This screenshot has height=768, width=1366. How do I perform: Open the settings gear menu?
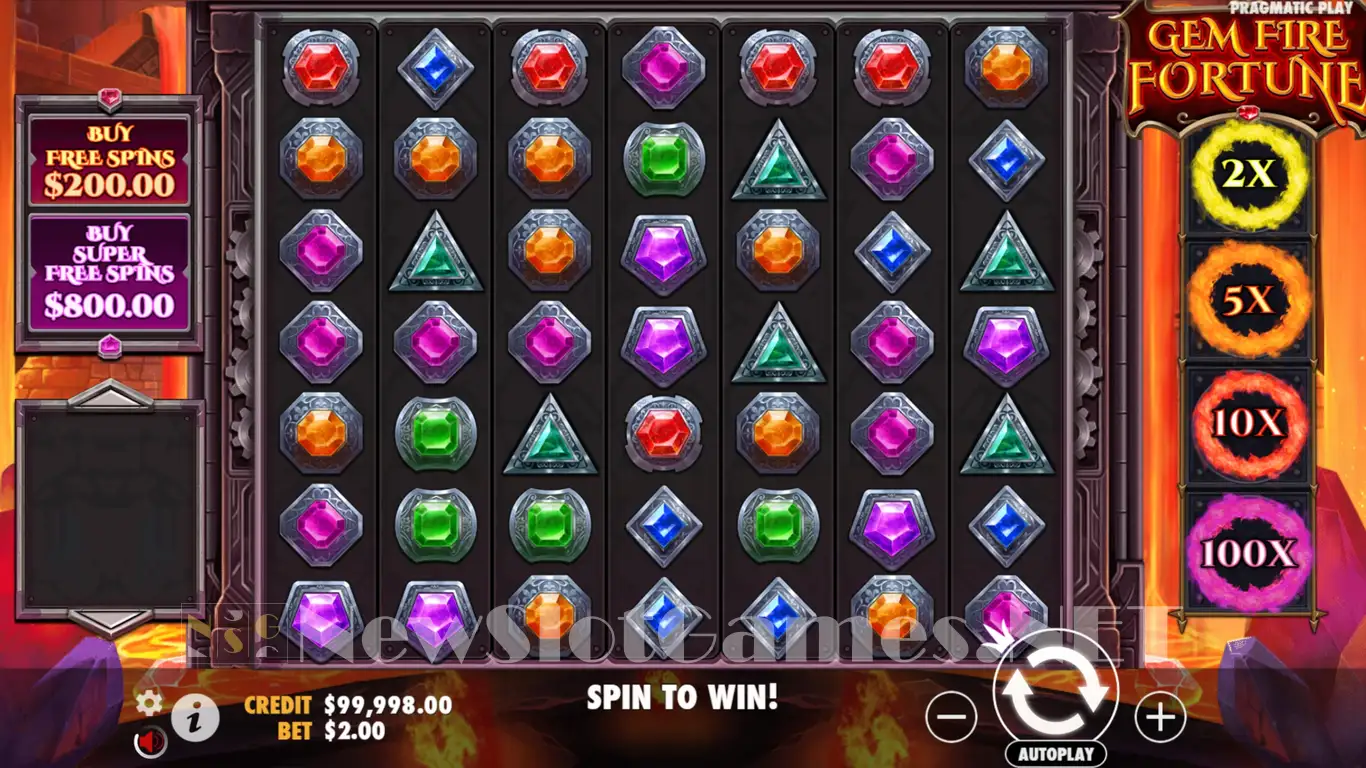pos(149,703)
